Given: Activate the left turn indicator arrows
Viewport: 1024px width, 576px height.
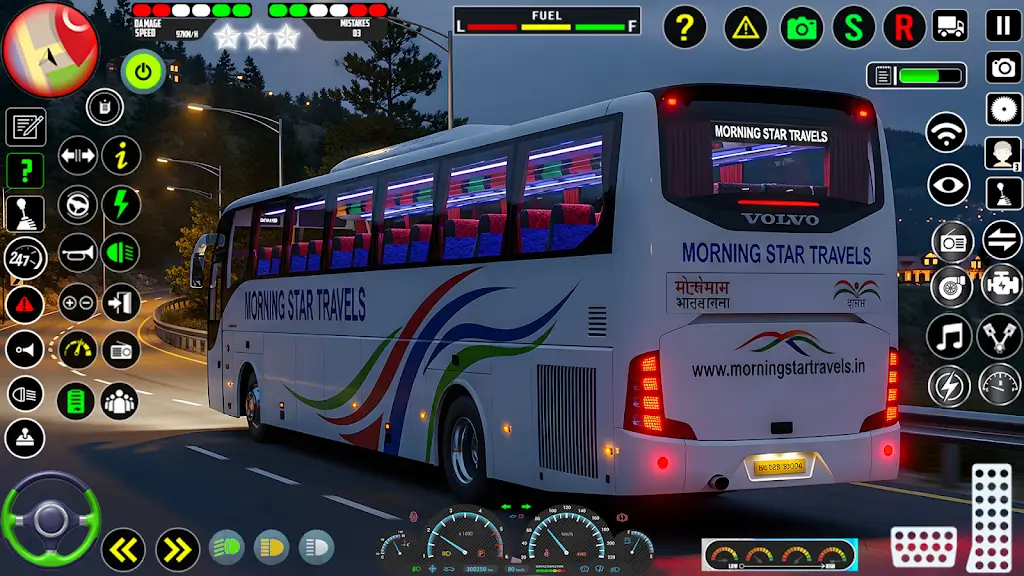Looking at the screenshot, I should [124, 549].
